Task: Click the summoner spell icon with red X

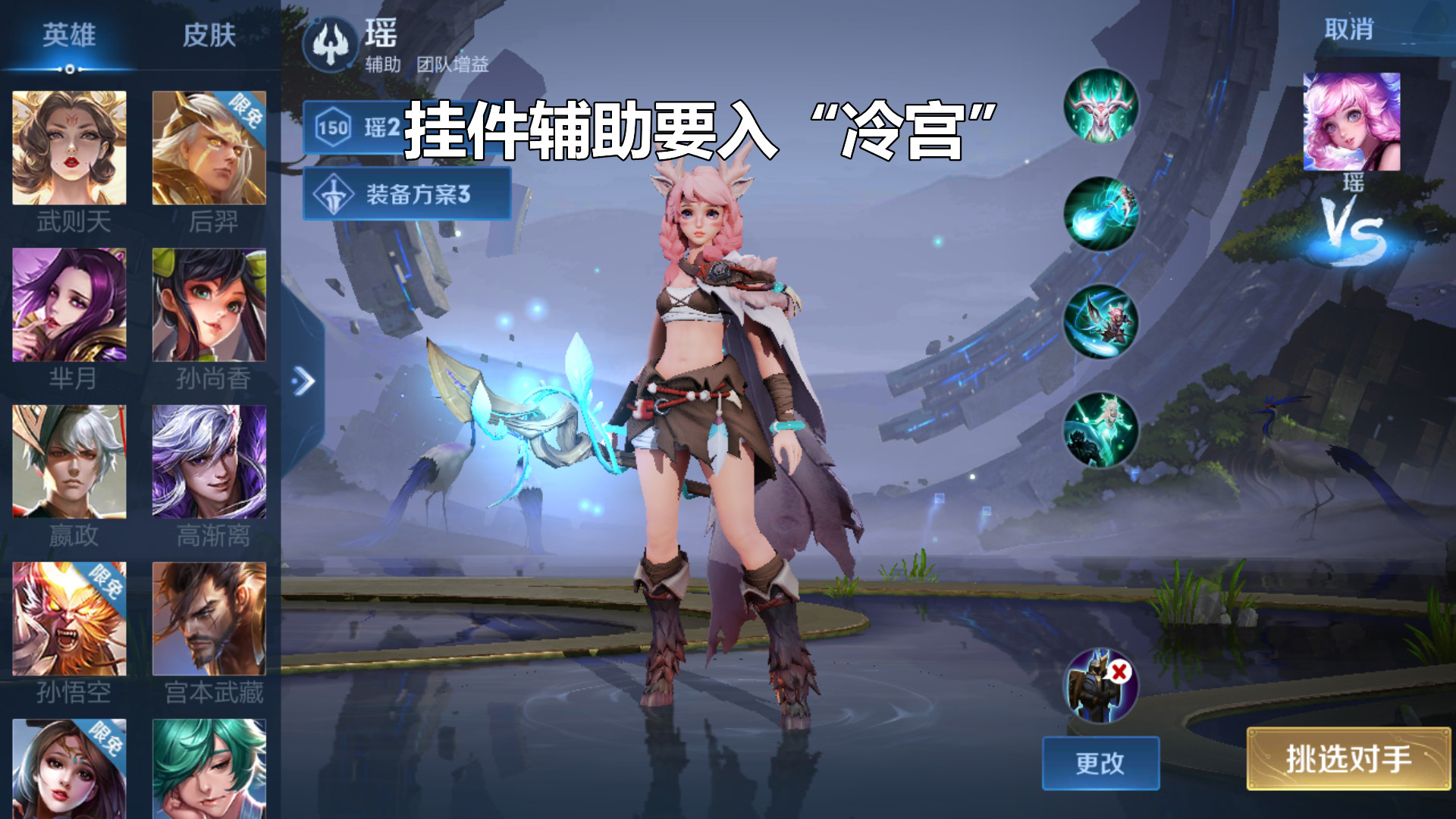Action: click(x=1100, y=686)
